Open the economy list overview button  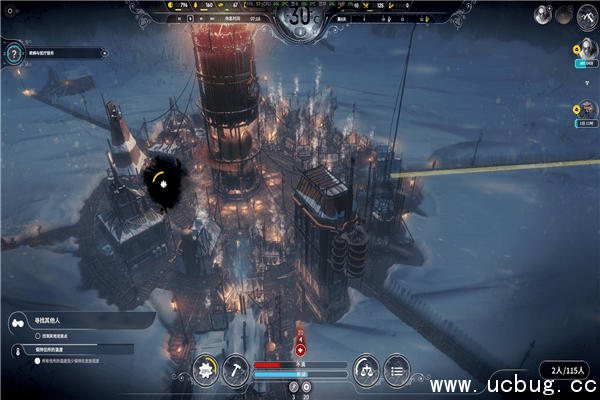coord(396,369)
